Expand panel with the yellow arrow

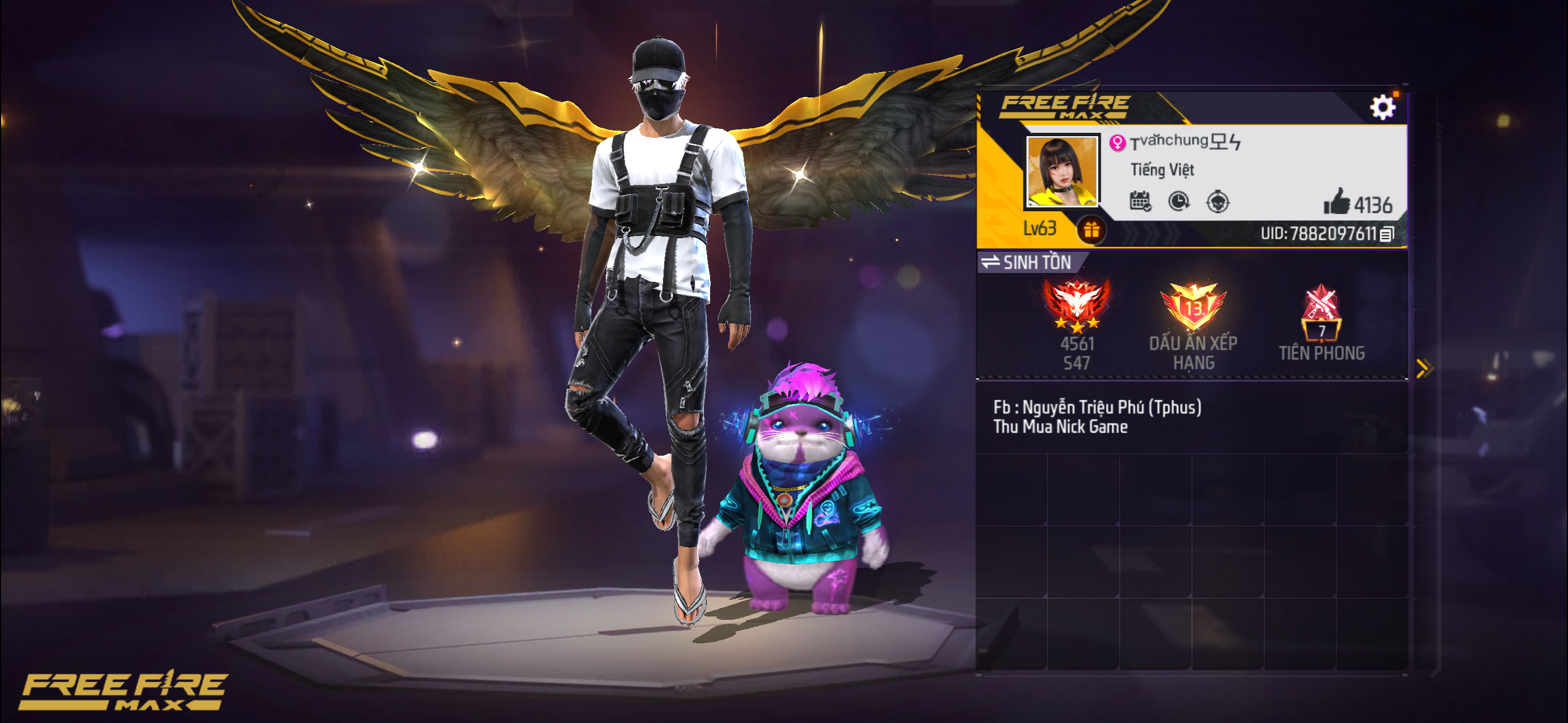tap(1424, 368)
